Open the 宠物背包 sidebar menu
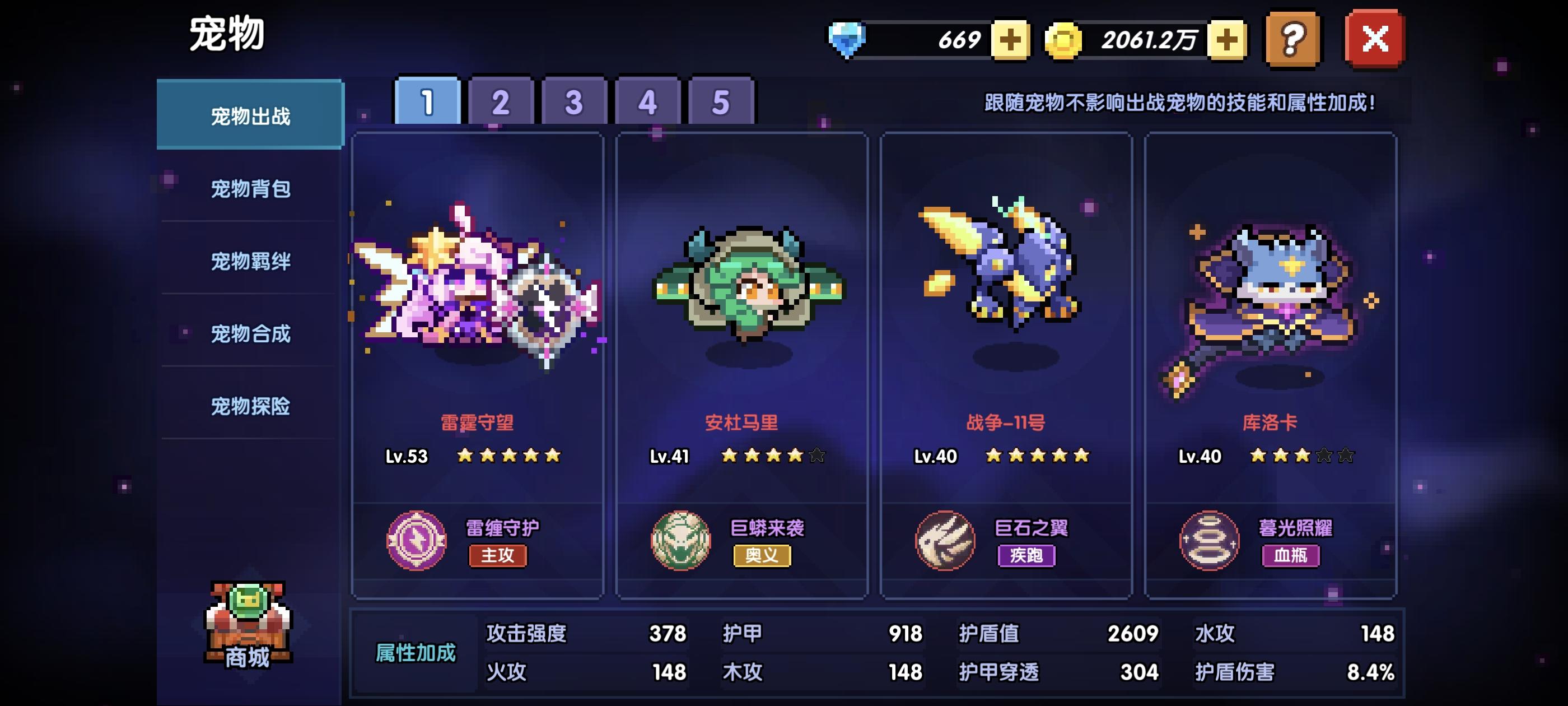The height and width of the screenshot is (706, 1568). [250, 188]
